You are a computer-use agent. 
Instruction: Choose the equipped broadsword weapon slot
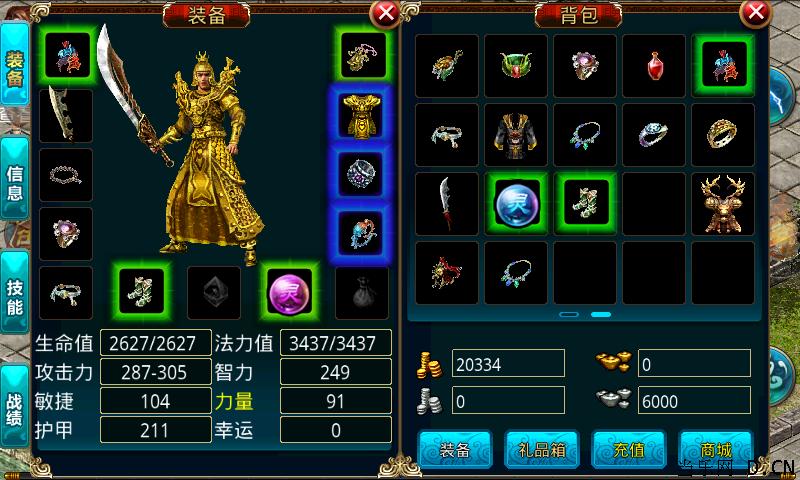(x=66, y=116)
